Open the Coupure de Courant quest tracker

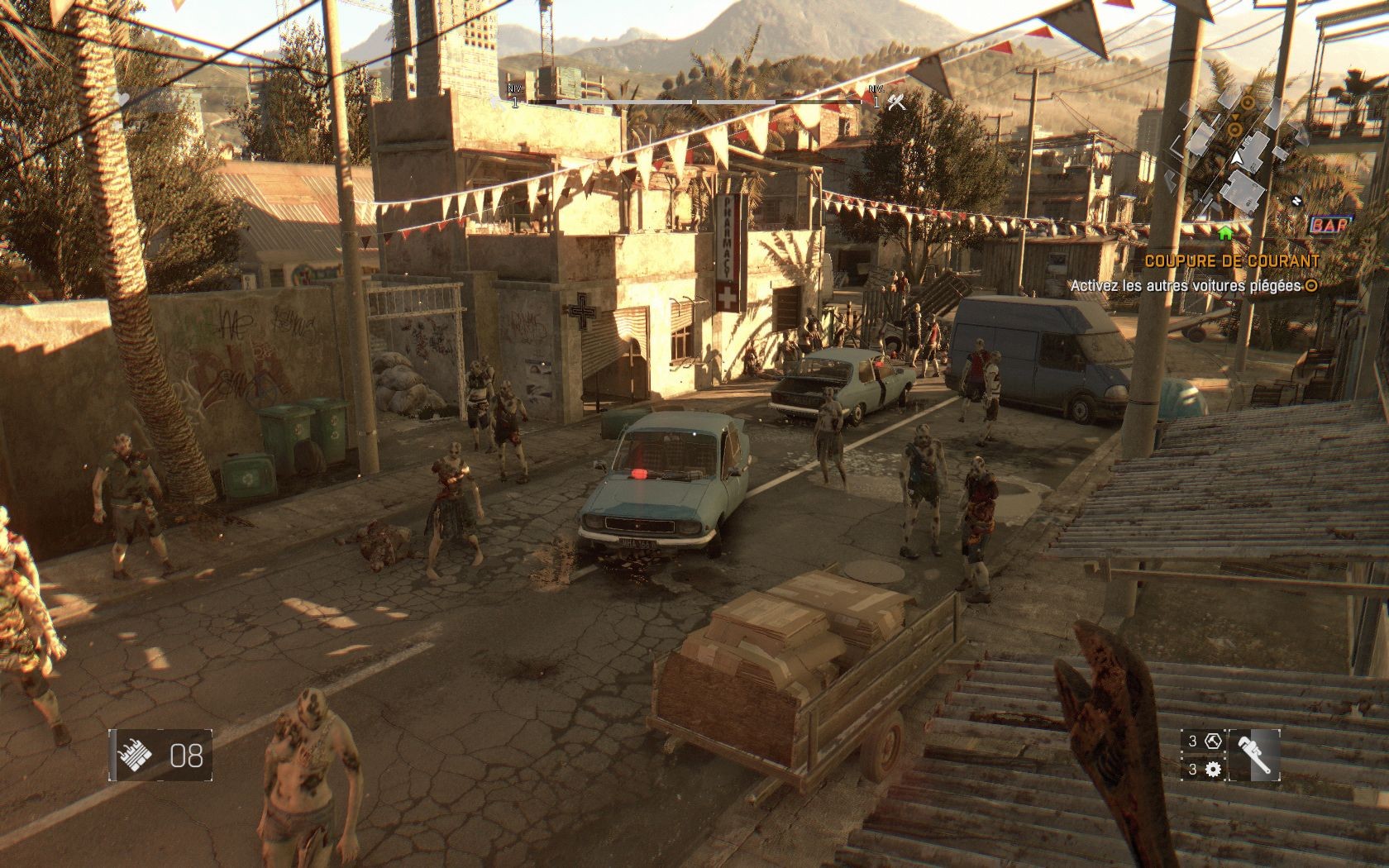[1232, 260]
